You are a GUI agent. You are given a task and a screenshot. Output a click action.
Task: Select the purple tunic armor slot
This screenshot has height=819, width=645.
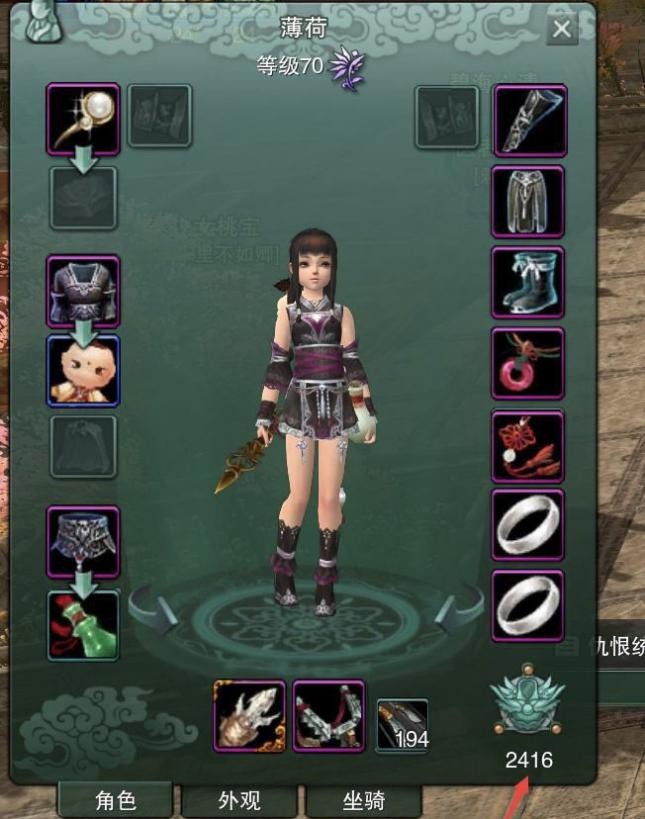click(x=83, y=291)
